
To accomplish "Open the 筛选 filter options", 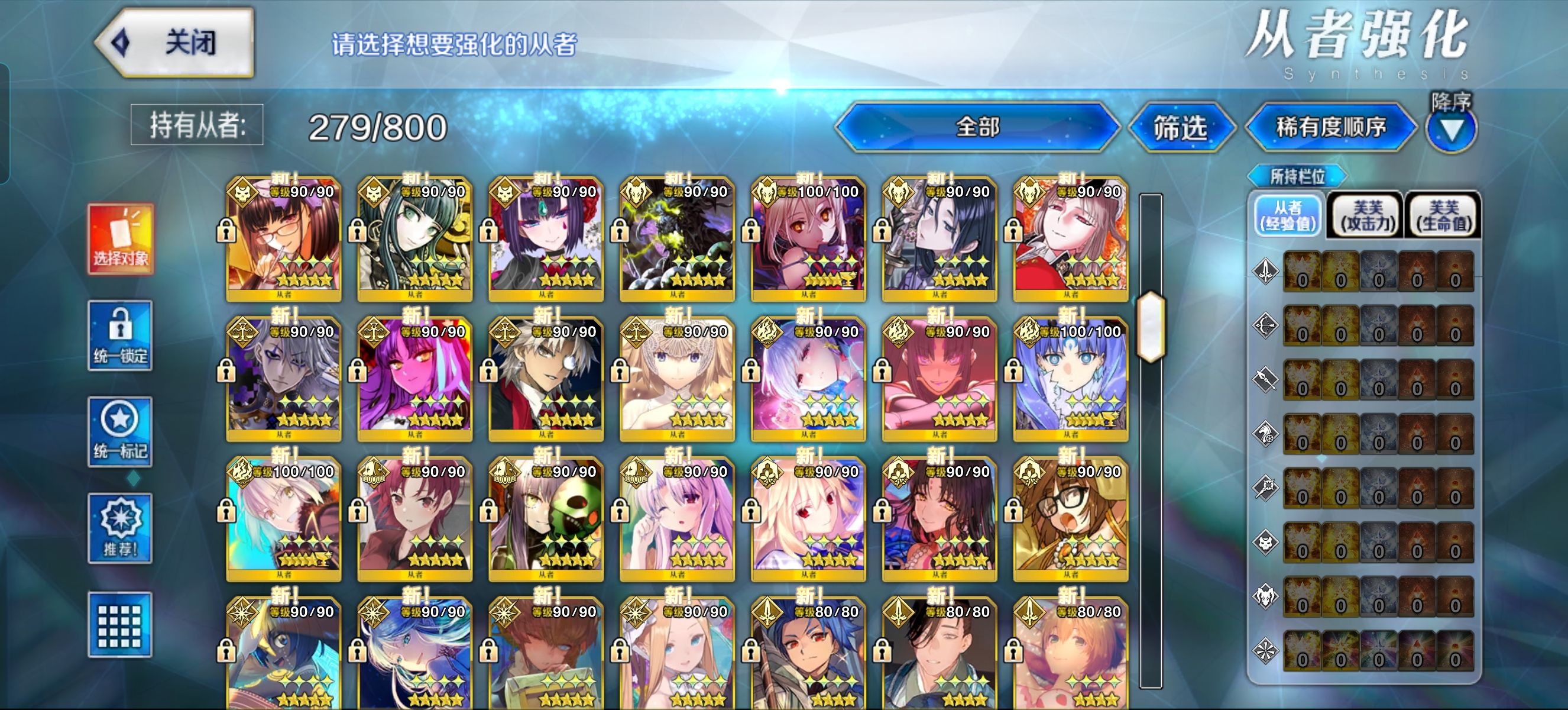I will coord(1180,128).
